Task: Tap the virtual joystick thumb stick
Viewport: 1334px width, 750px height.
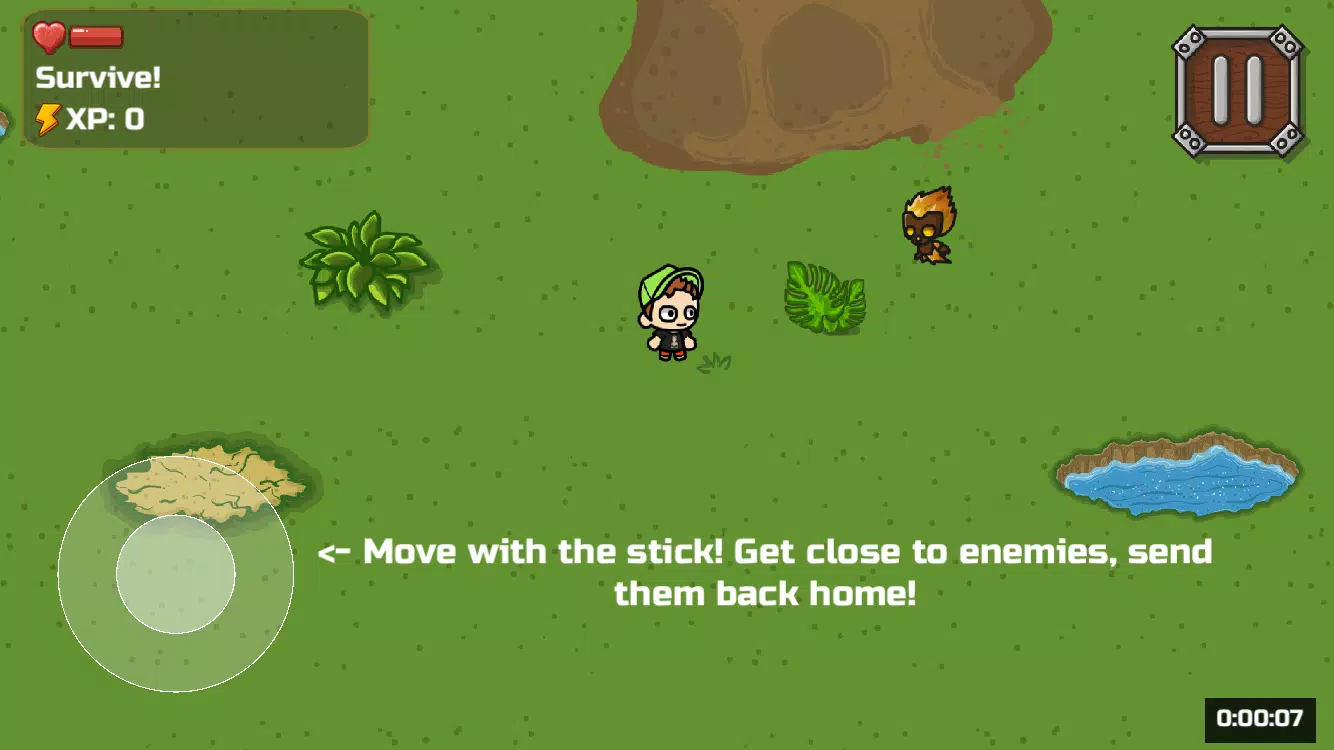Action: click(176, 574)
